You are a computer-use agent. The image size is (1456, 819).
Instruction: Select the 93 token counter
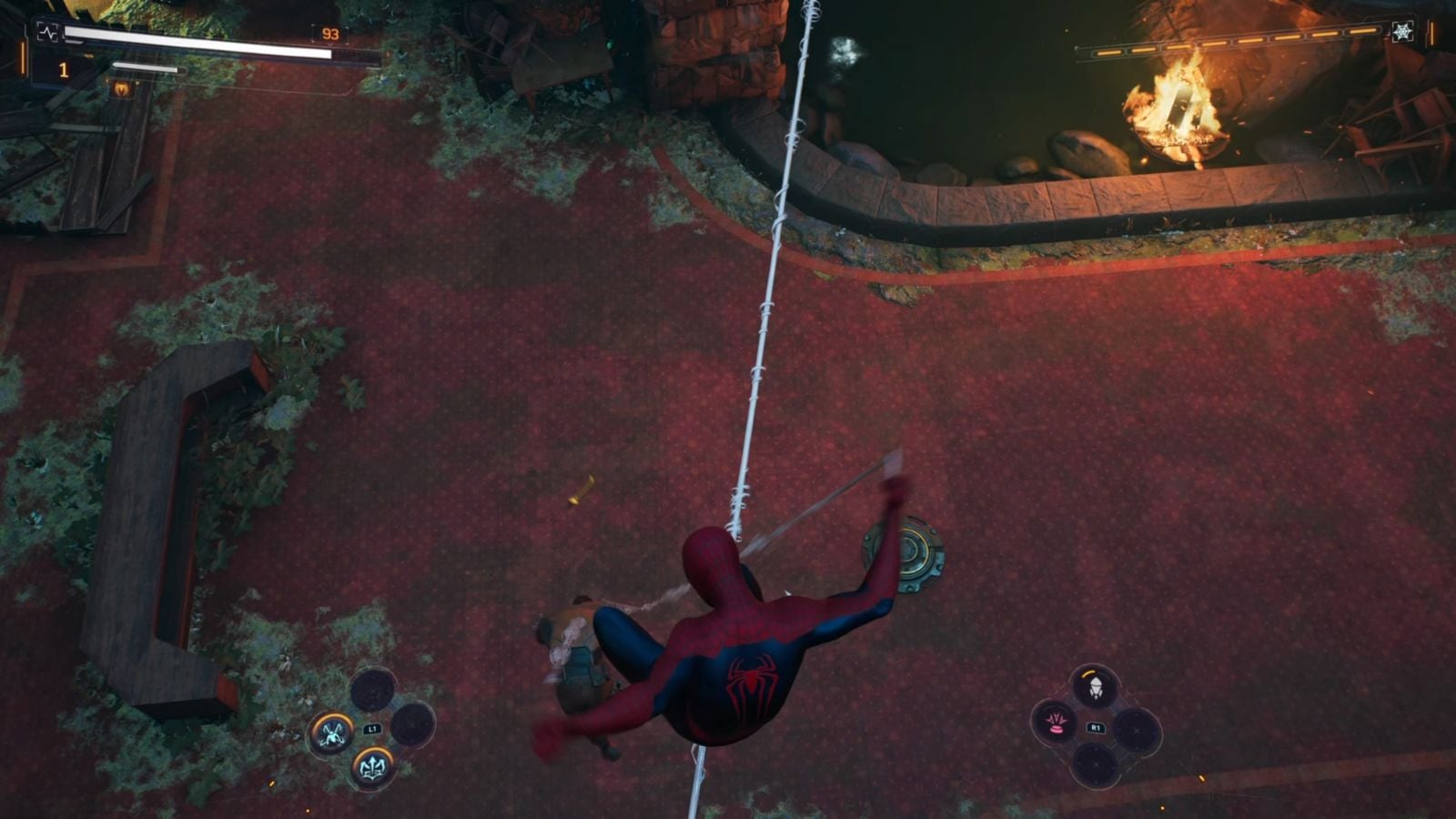click(x=331, y=35)
